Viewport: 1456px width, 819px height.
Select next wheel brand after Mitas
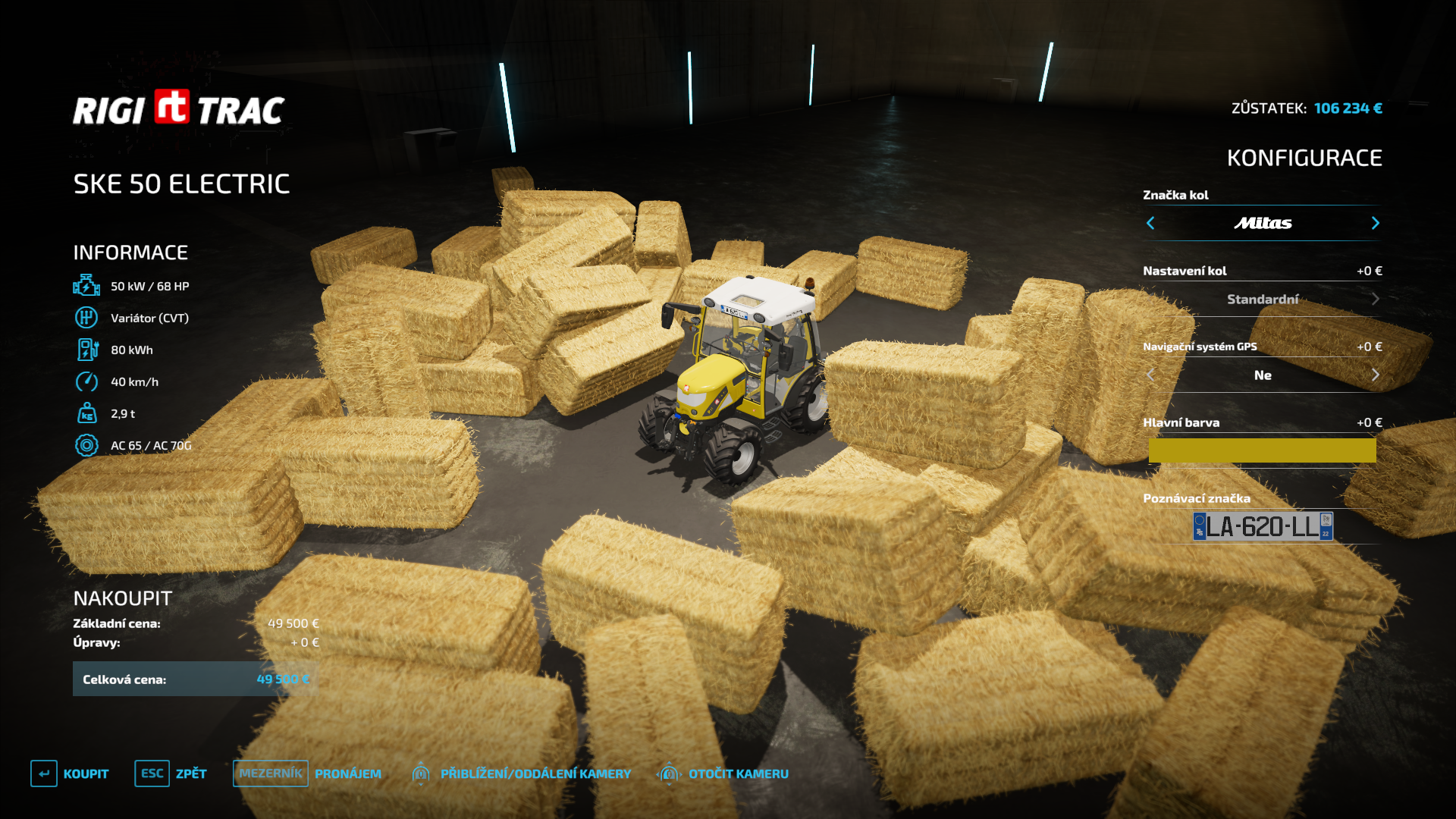click(x=1375, y=223)
